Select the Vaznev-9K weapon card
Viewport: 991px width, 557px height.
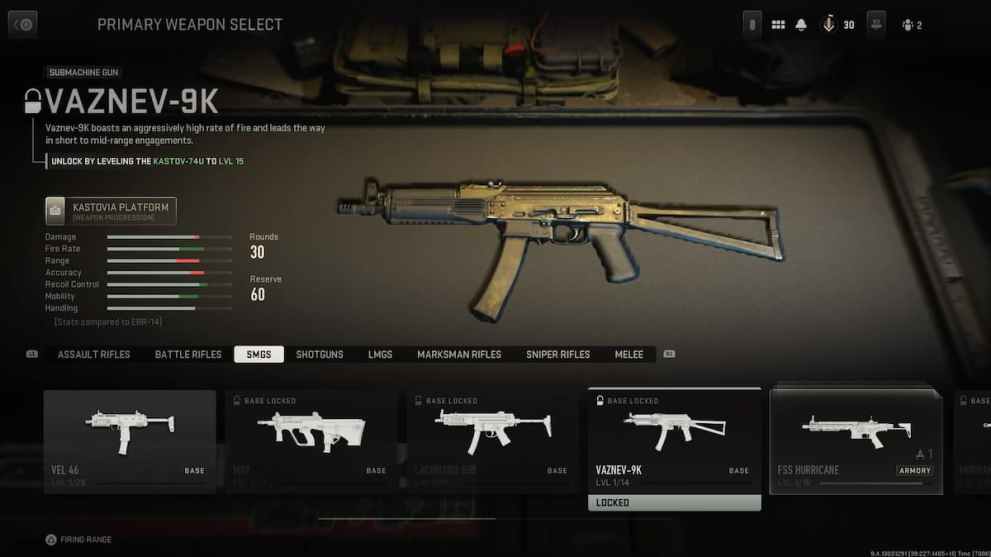coord(674,440)
